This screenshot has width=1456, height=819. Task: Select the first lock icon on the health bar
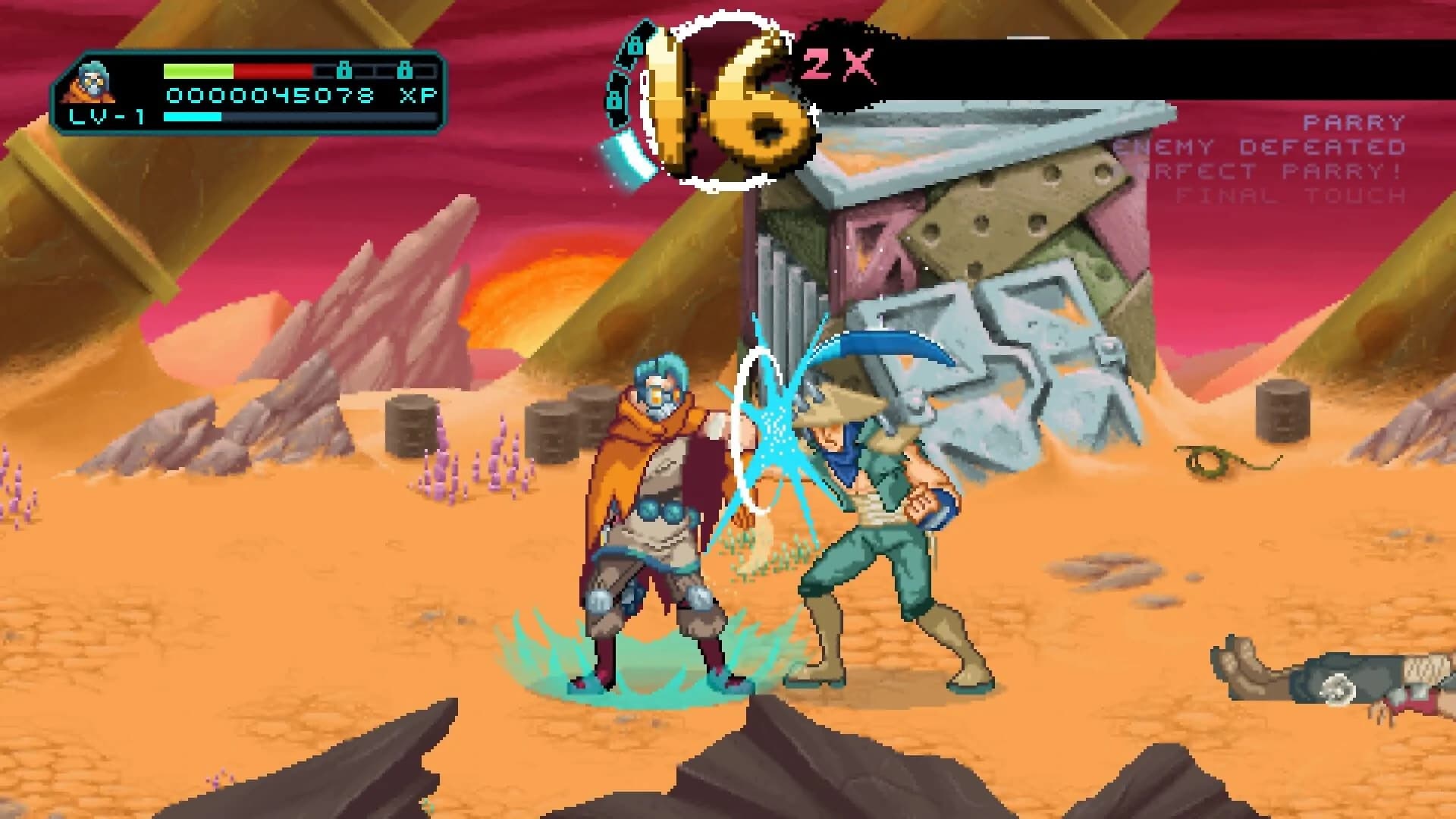pos(345,71)
